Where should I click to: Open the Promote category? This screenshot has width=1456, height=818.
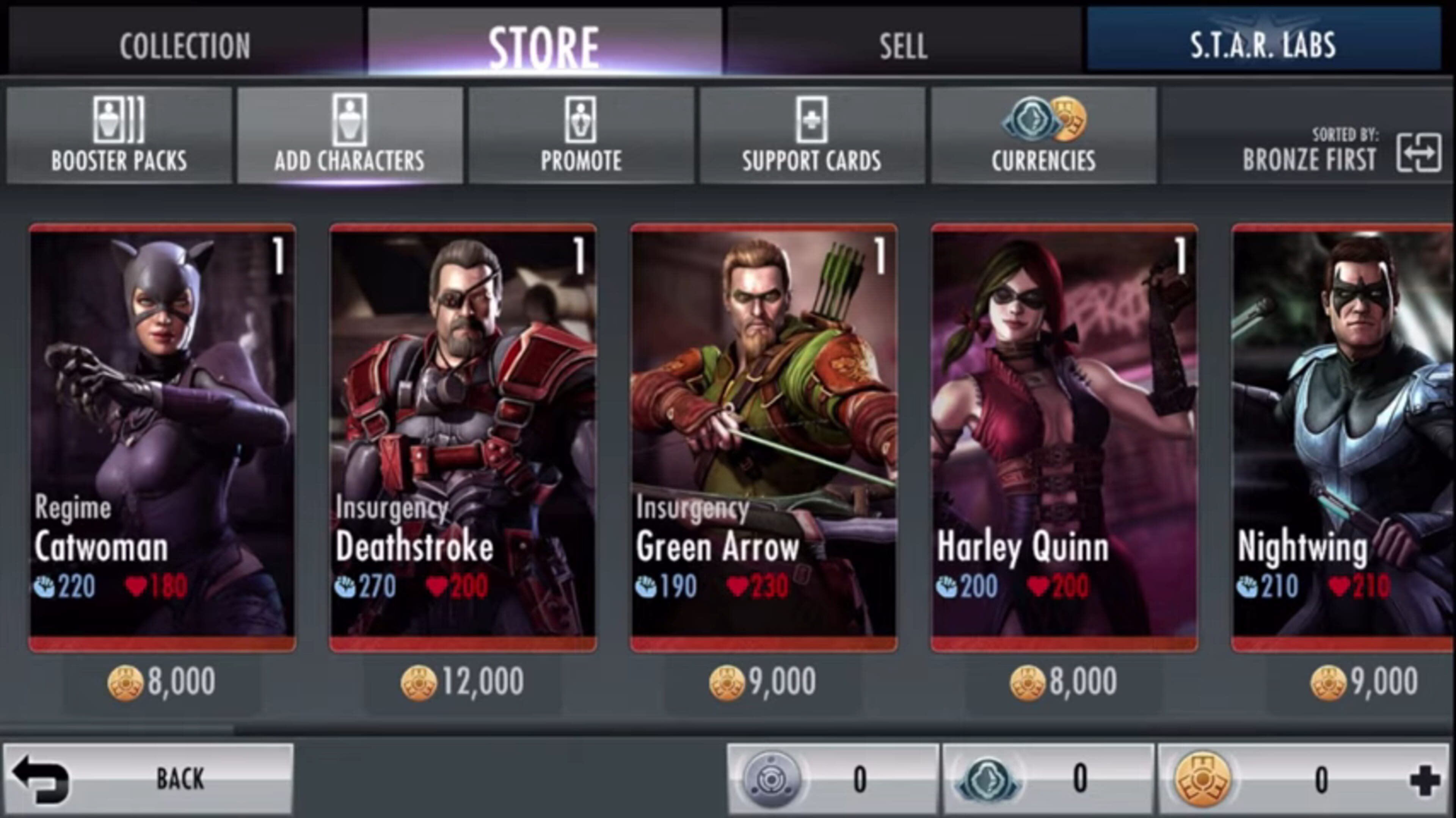tap(581, 136)
